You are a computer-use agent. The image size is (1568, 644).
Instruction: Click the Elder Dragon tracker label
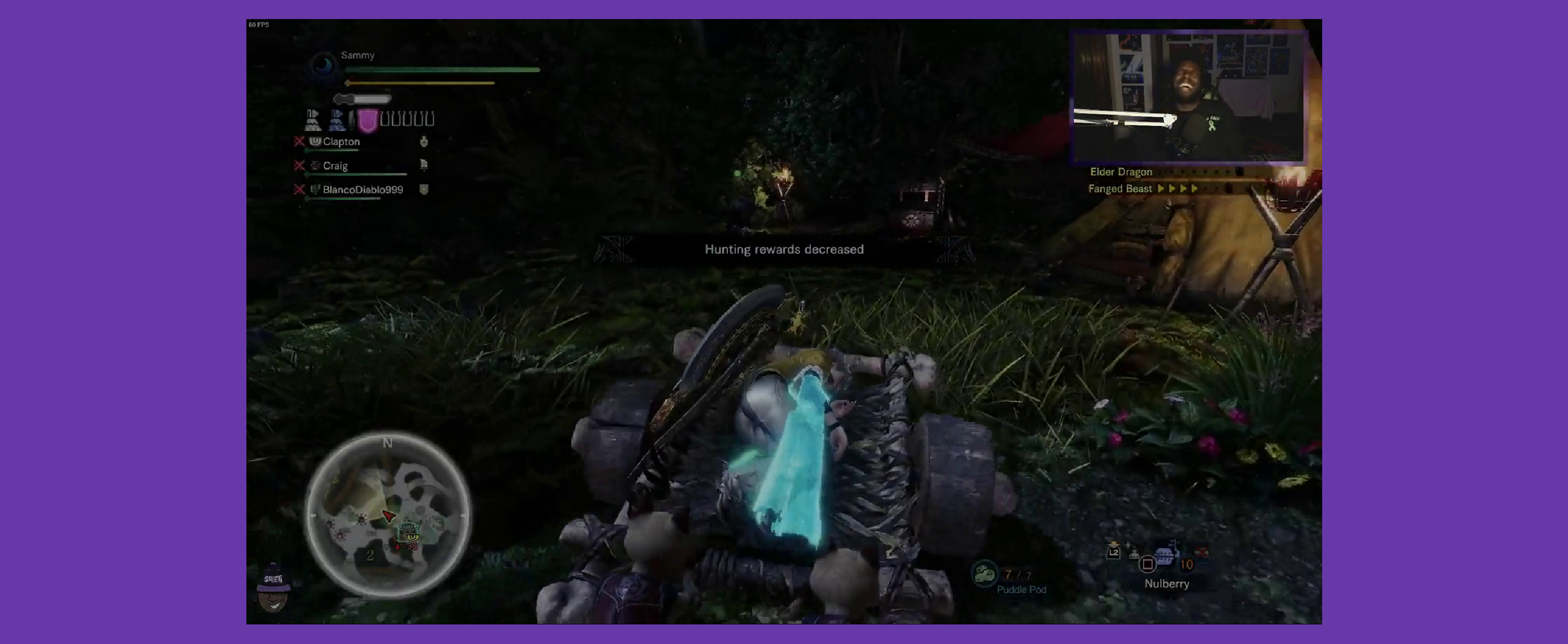point(1121,172)
